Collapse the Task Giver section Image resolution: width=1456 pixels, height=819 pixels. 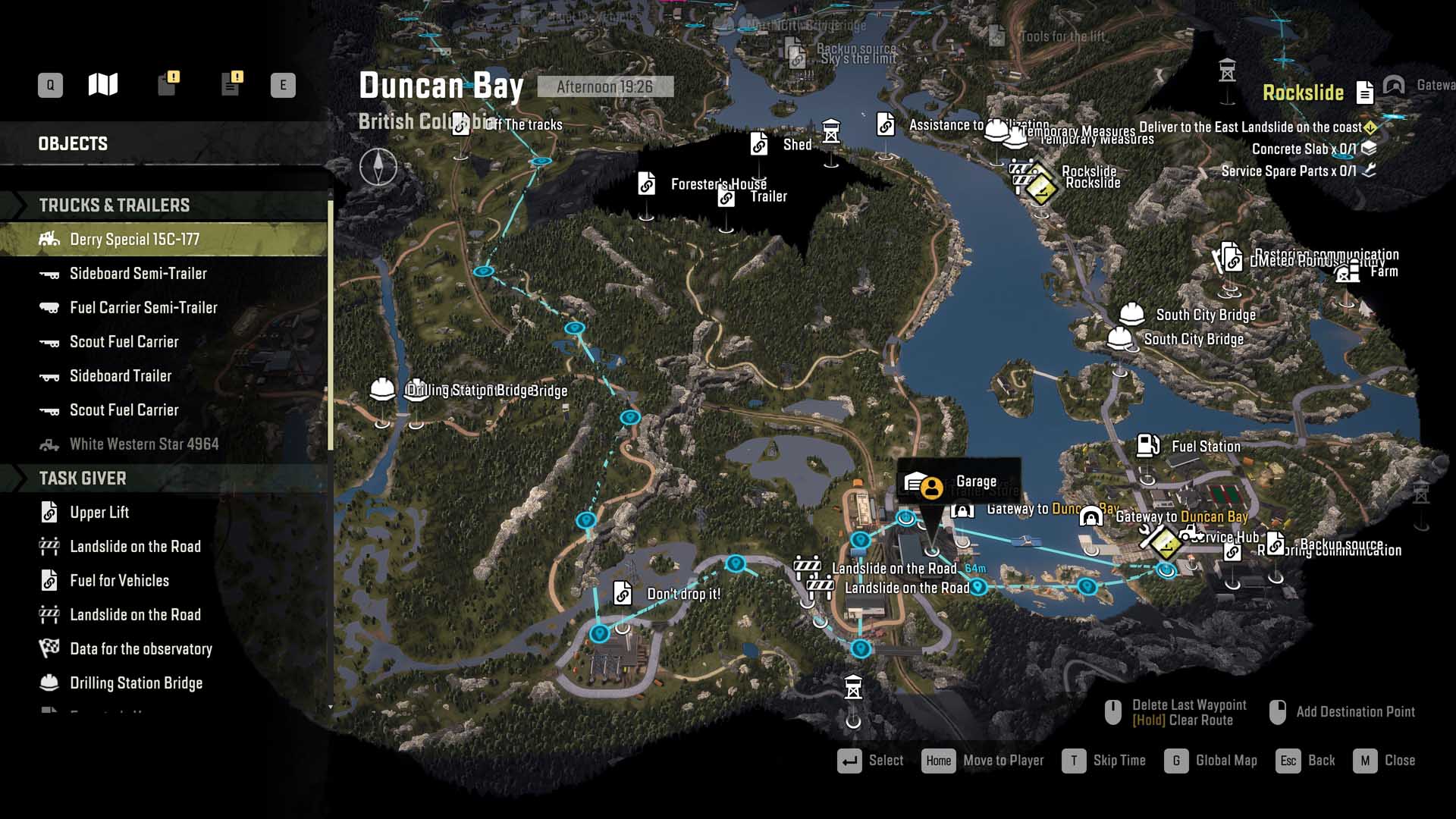point(83,479)
